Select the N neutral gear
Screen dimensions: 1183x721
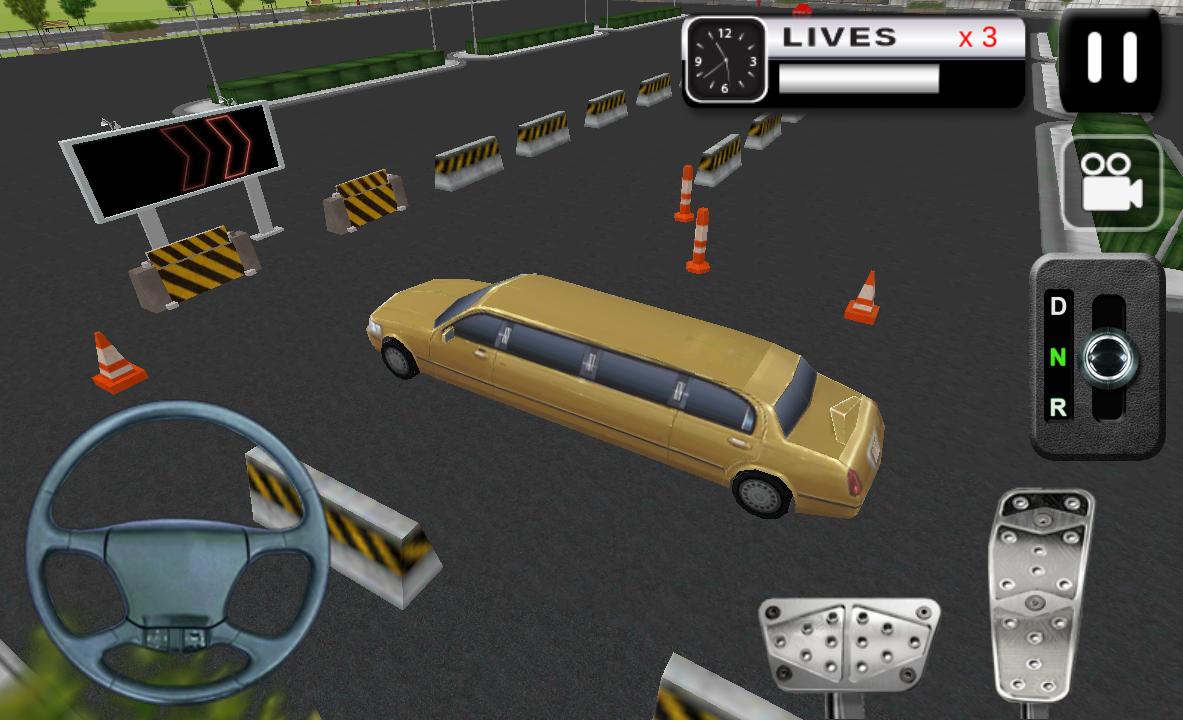coord(1058,357)
